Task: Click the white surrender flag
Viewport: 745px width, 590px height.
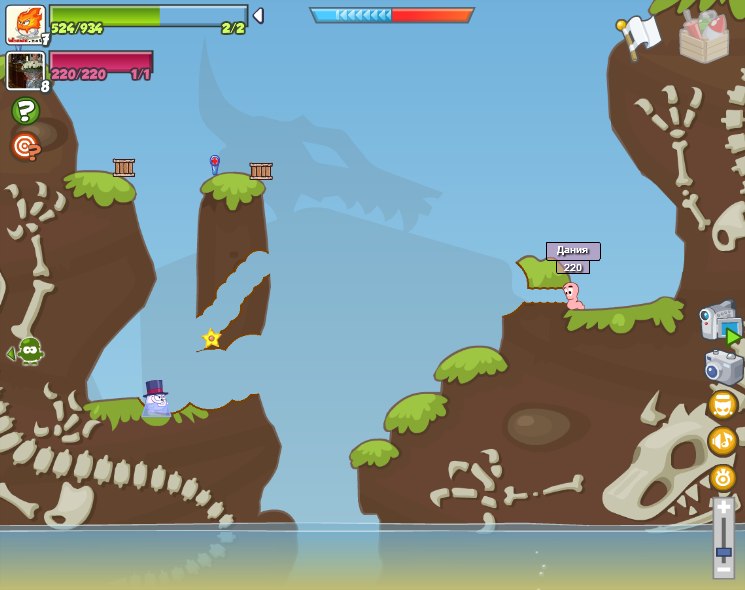Action: click(638, 35)
